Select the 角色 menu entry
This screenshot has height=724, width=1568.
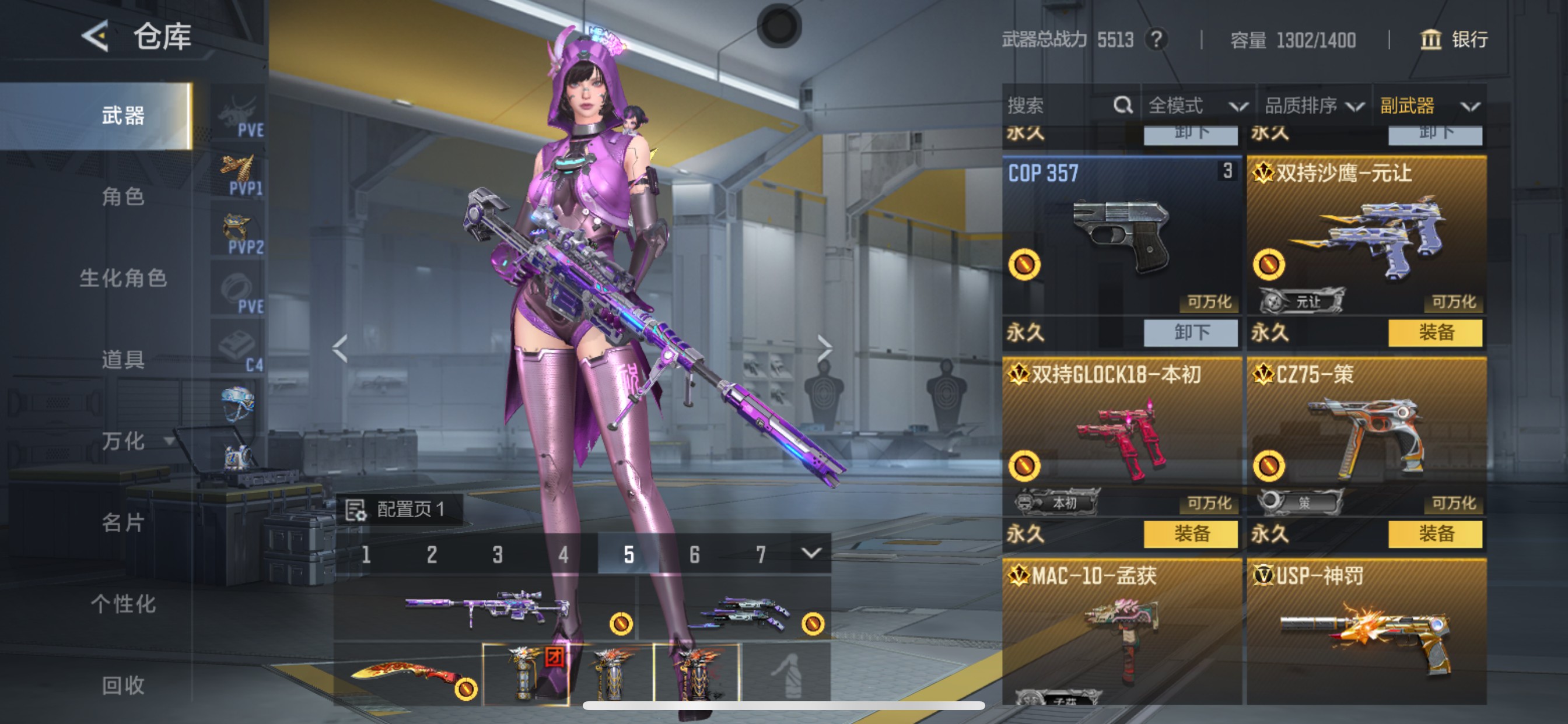coord(123,196)
